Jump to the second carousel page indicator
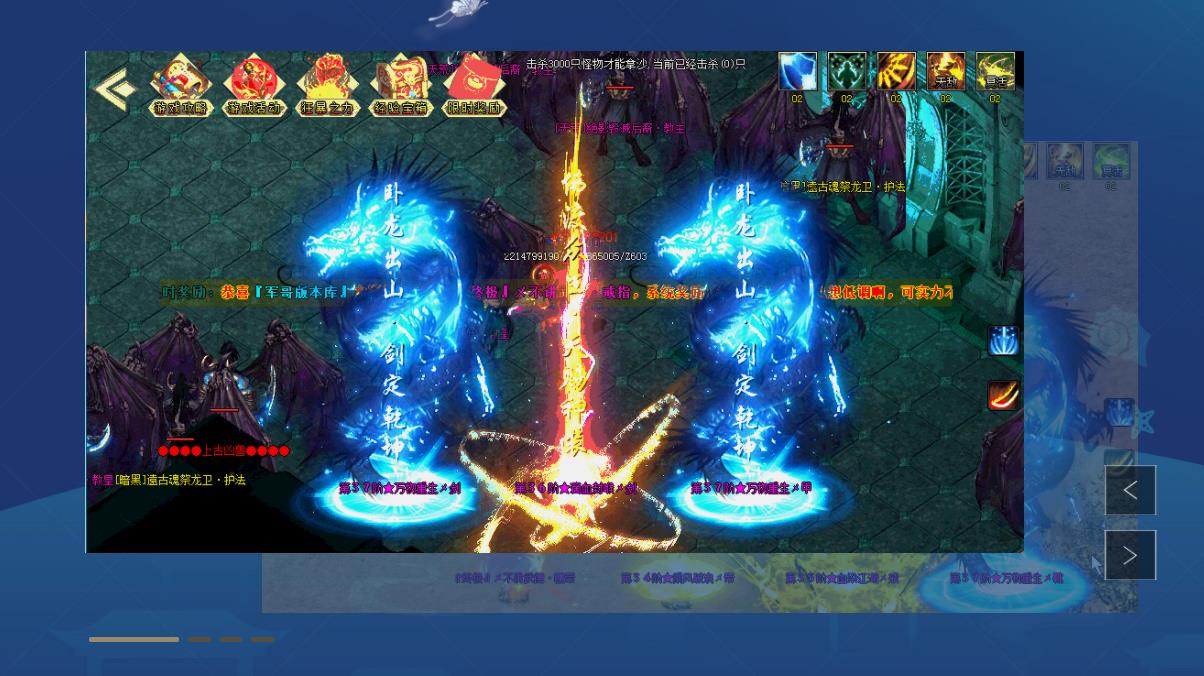The image size is (1204, 676). [x=199, y=639]
